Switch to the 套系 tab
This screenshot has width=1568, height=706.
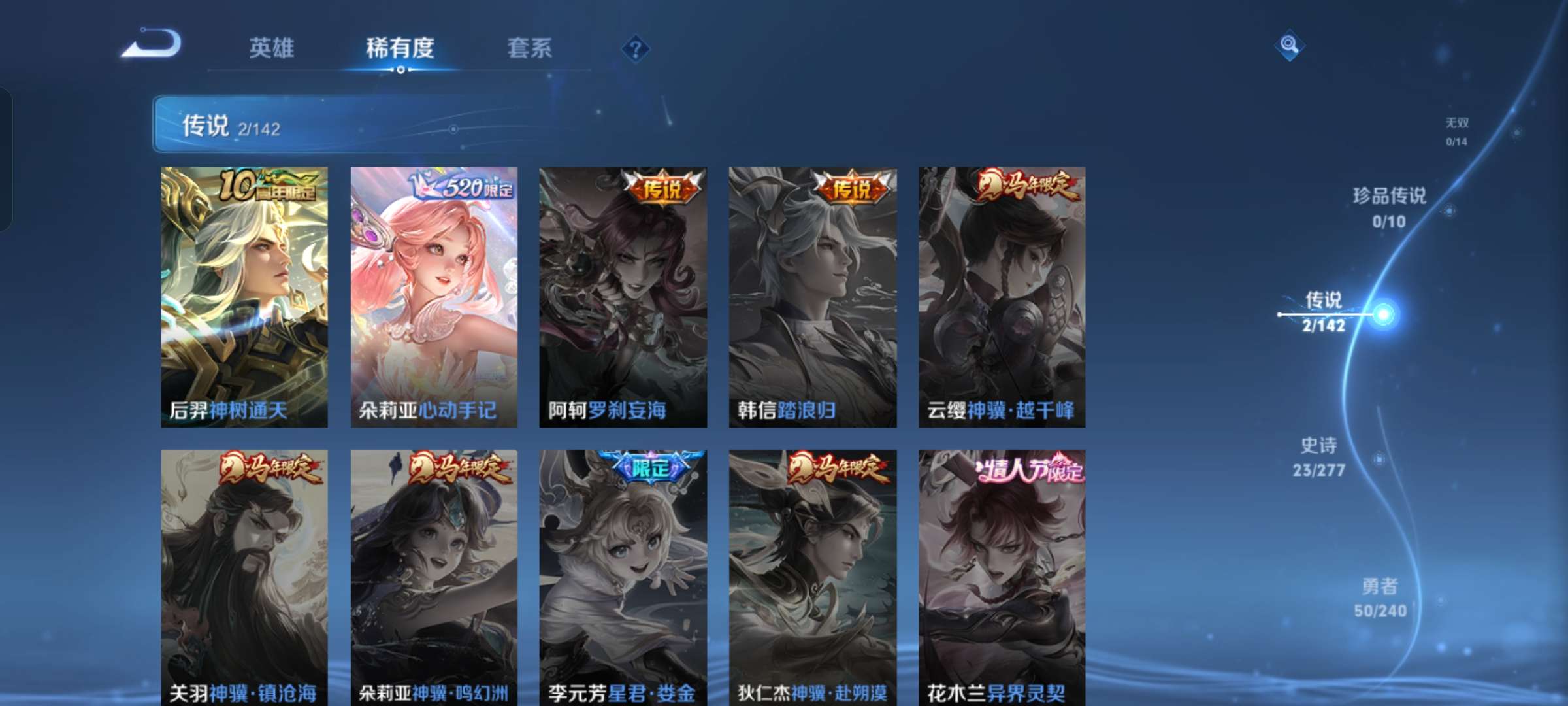[x=529, y=48]
